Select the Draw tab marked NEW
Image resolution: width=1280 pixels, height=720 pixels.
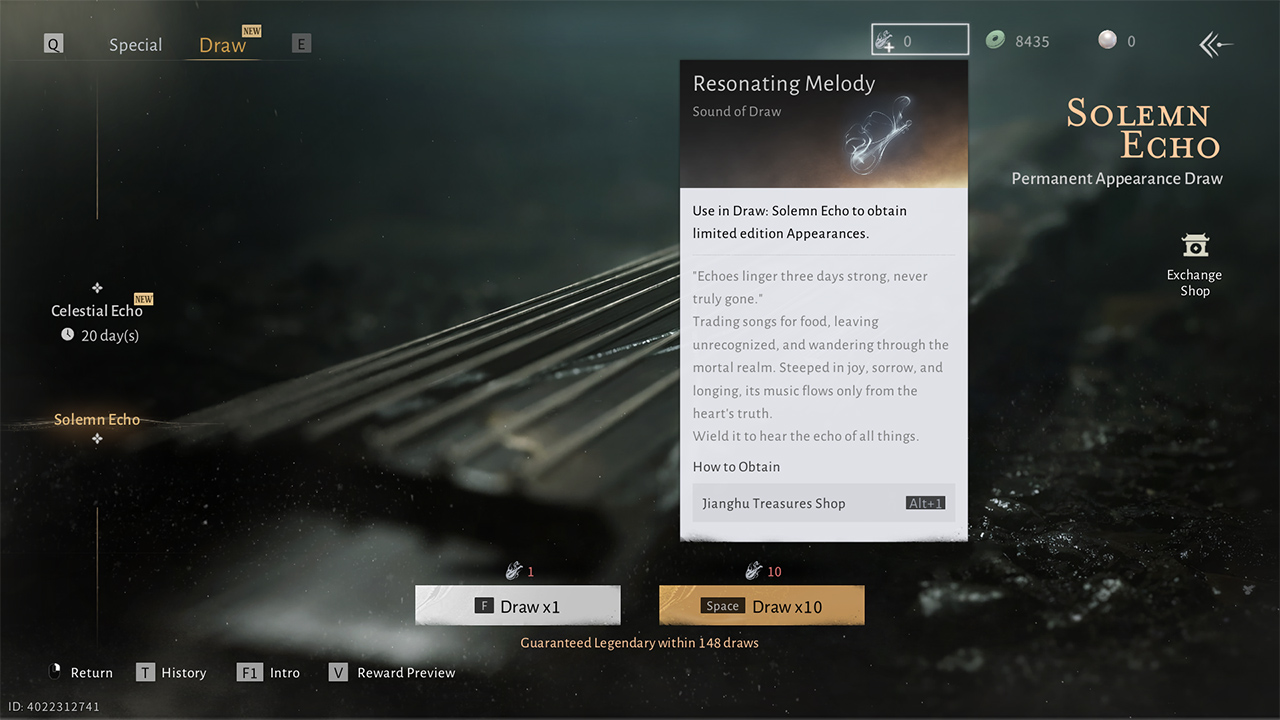222,44
